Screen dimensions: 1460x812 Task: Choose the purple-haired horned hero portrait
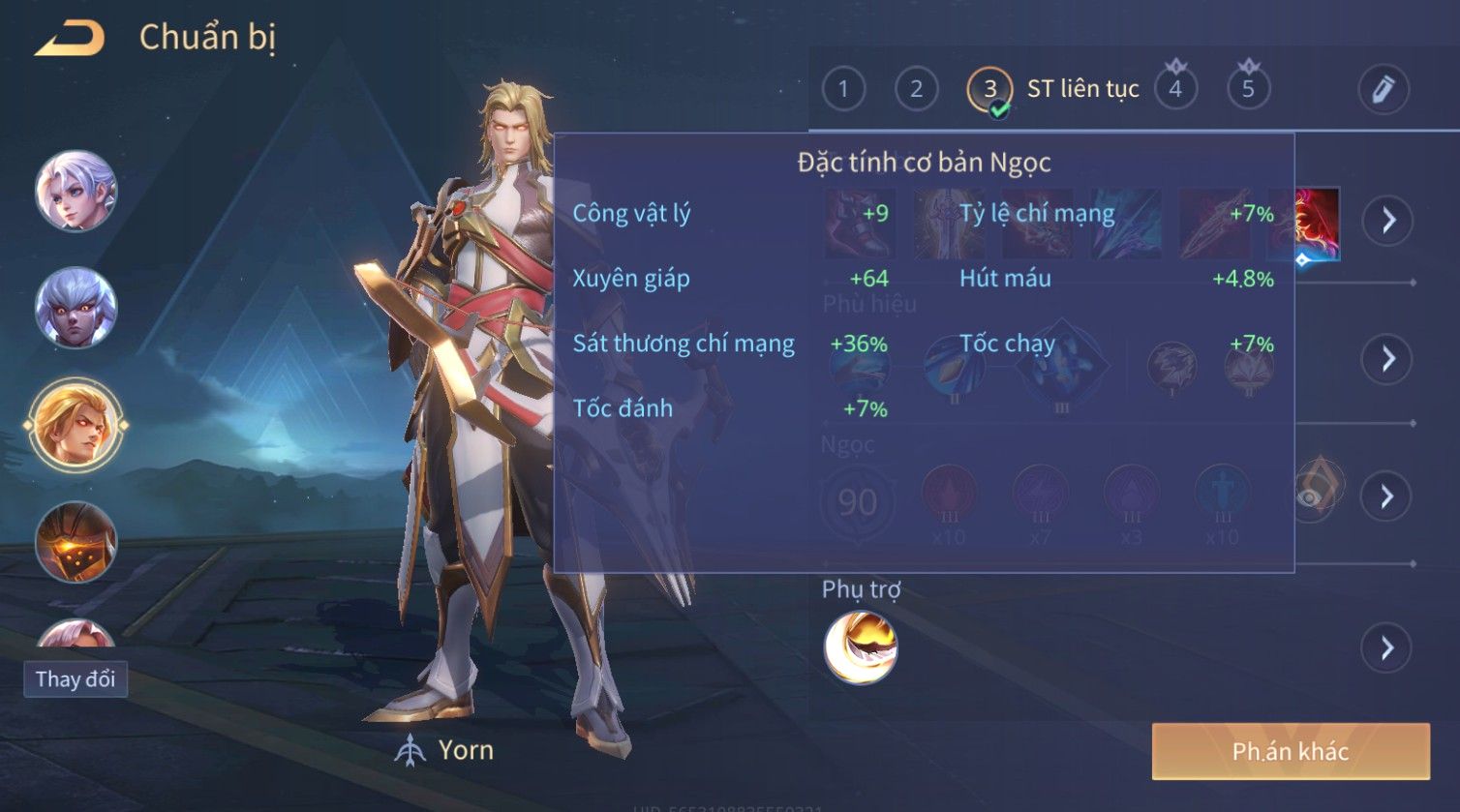pos(76,308)
